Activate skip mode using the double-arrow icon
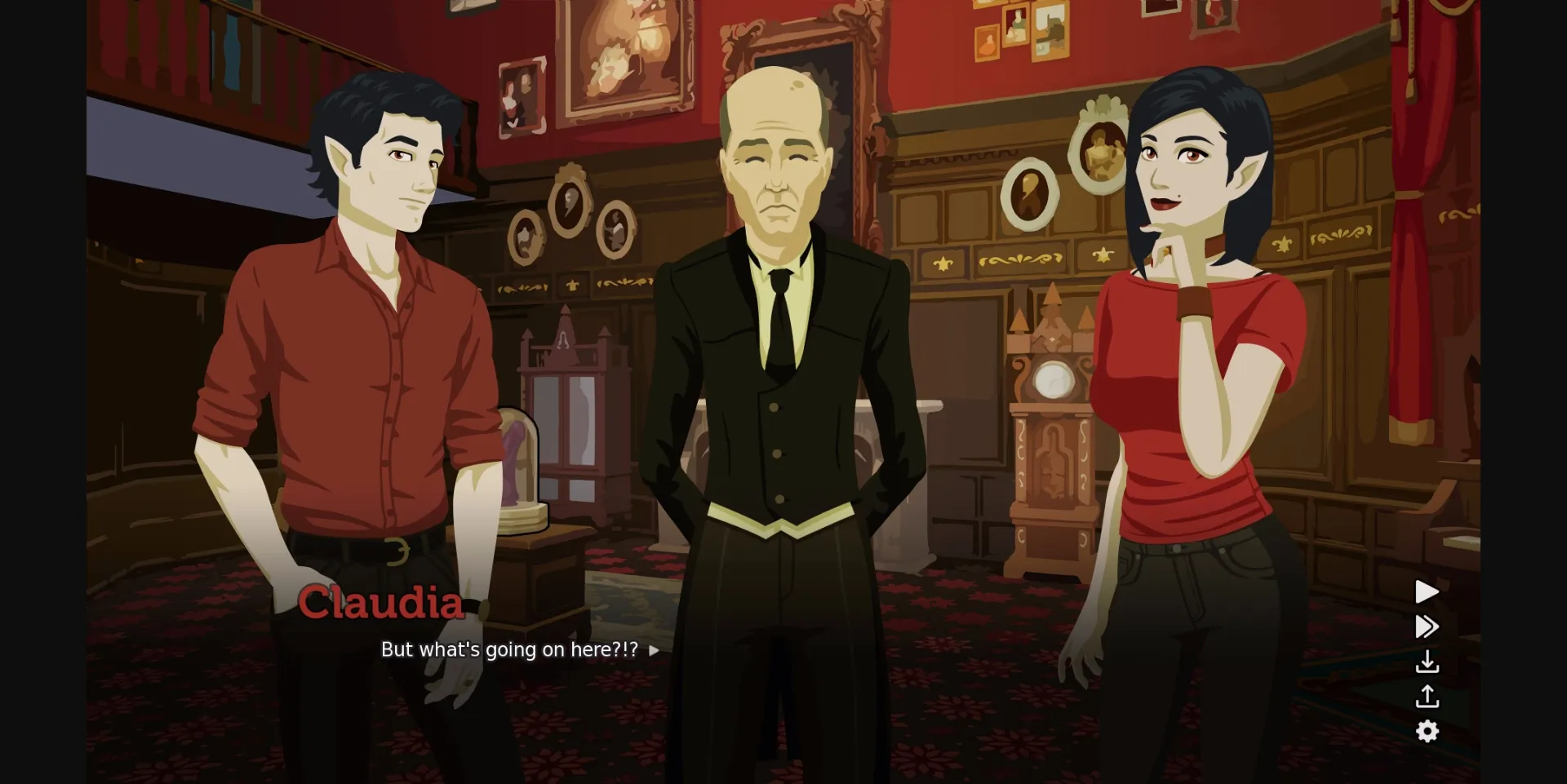 coord(1427,627)
